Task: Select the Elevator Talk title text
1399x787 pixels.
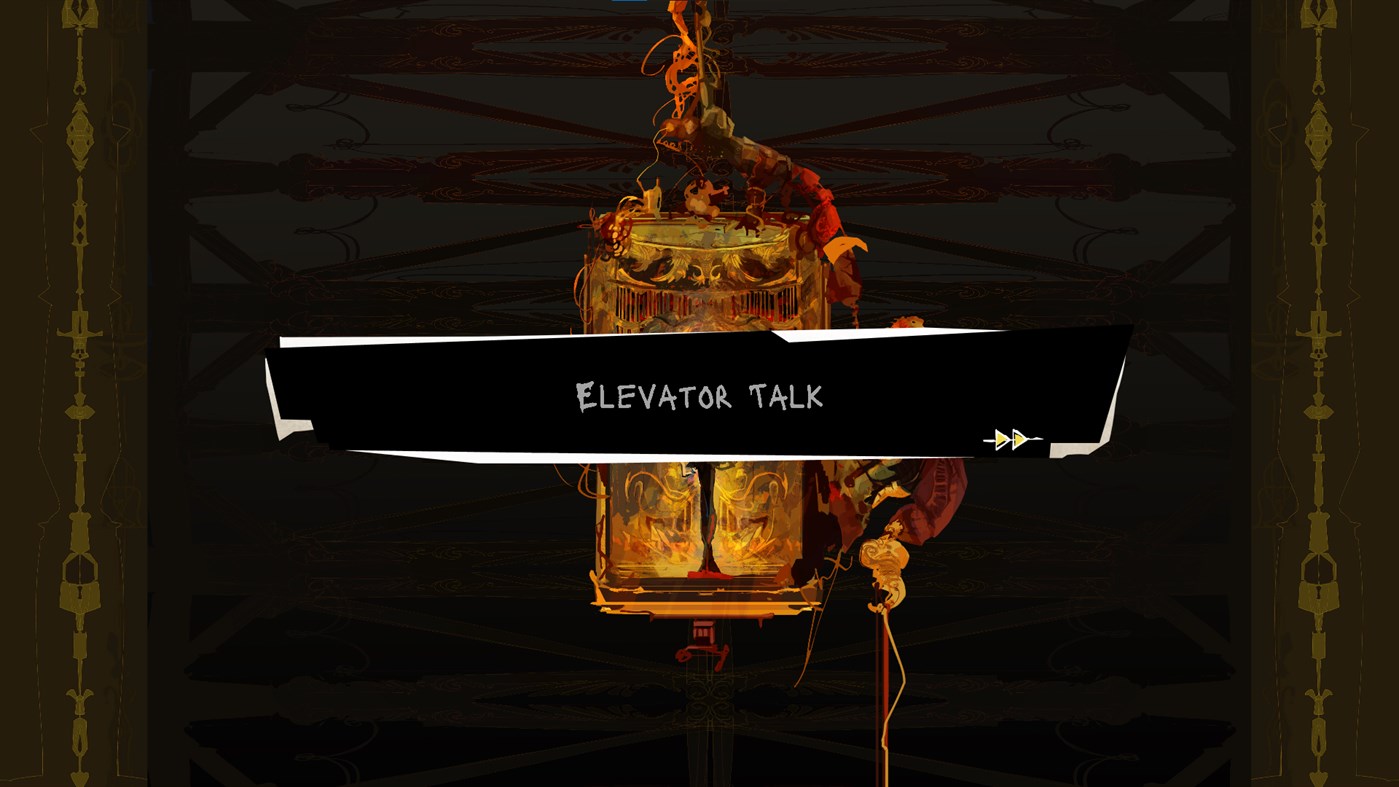Action: click(x=700, y=397)
